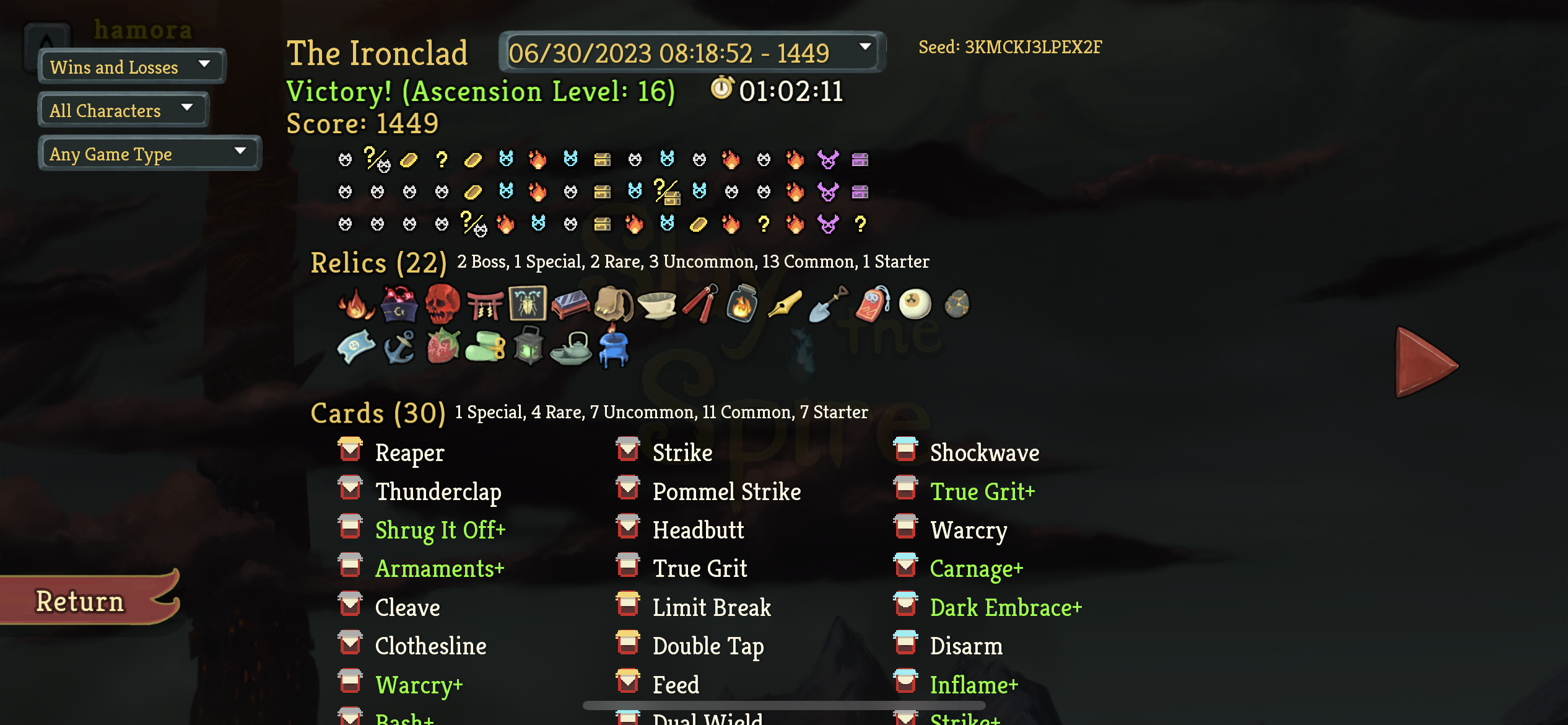Screen dimensions: 1568x725
Task: Click the Red Skull relic
Action: click(x=442, y=304)
